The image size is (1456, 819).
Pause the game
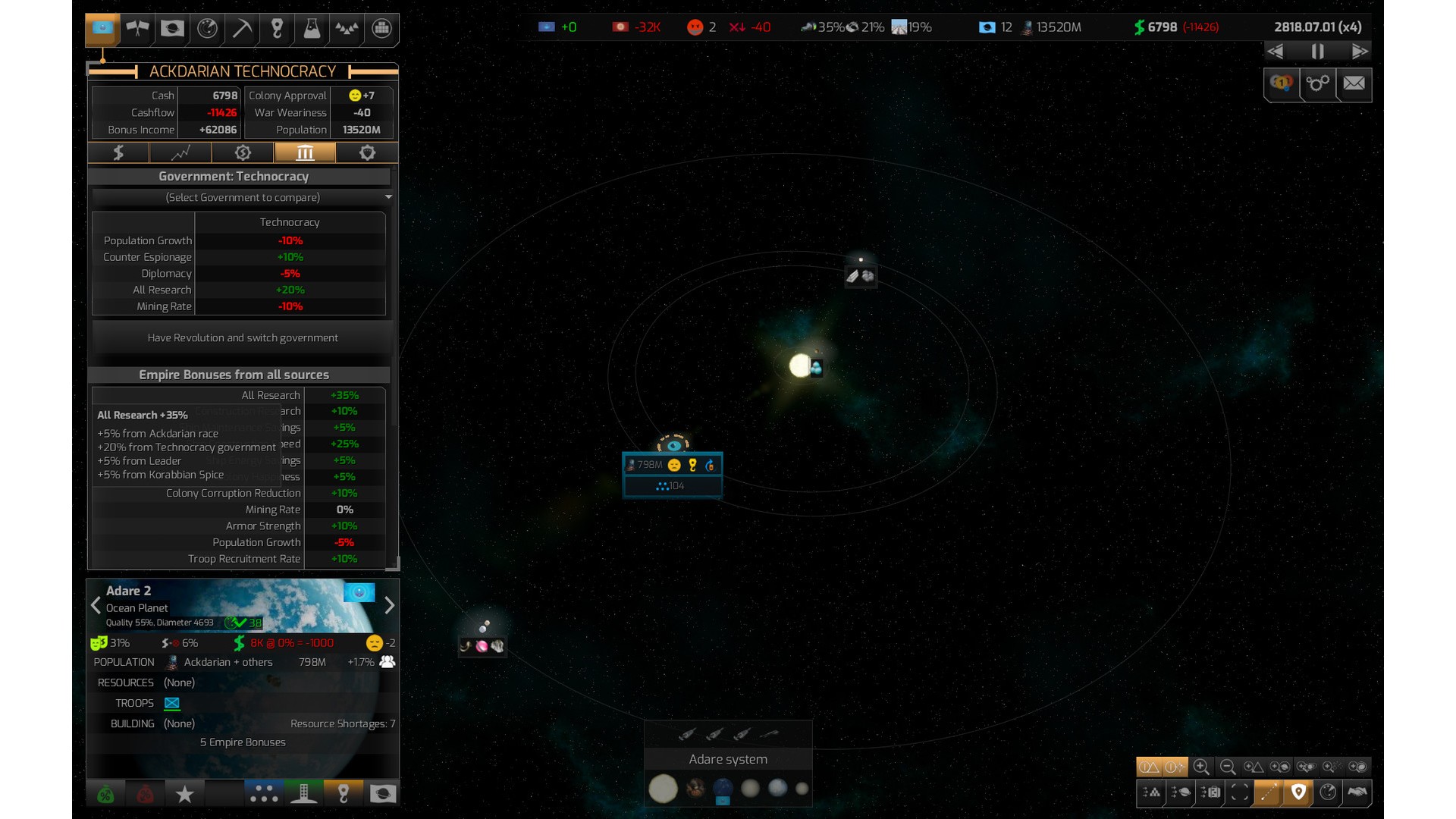click(x=1318, y=52)
